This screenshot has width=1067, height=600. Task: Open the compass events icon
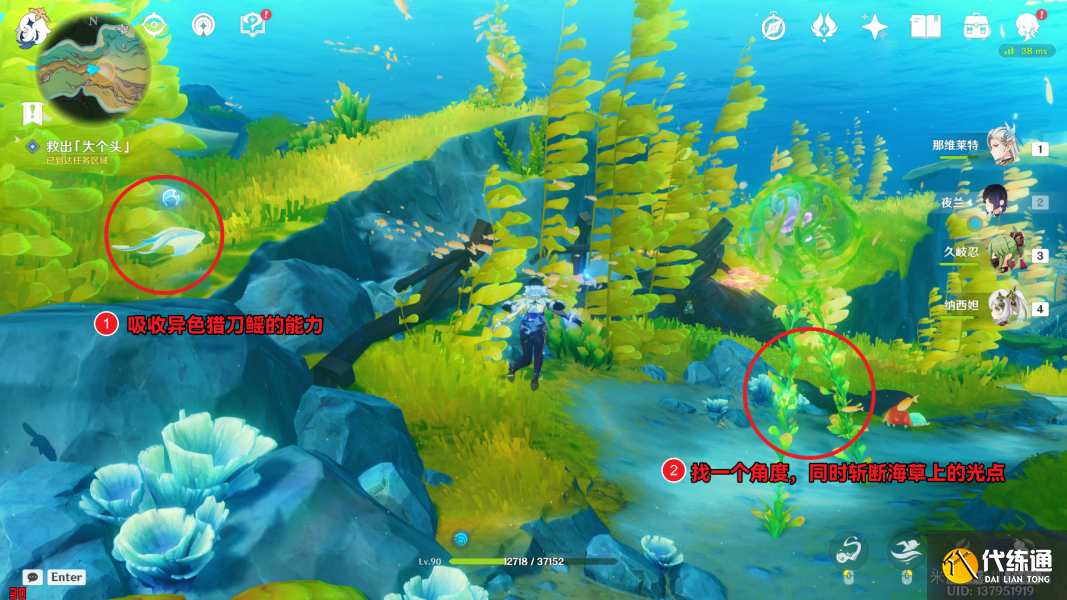pyautogui.click(x=773, y=27)
